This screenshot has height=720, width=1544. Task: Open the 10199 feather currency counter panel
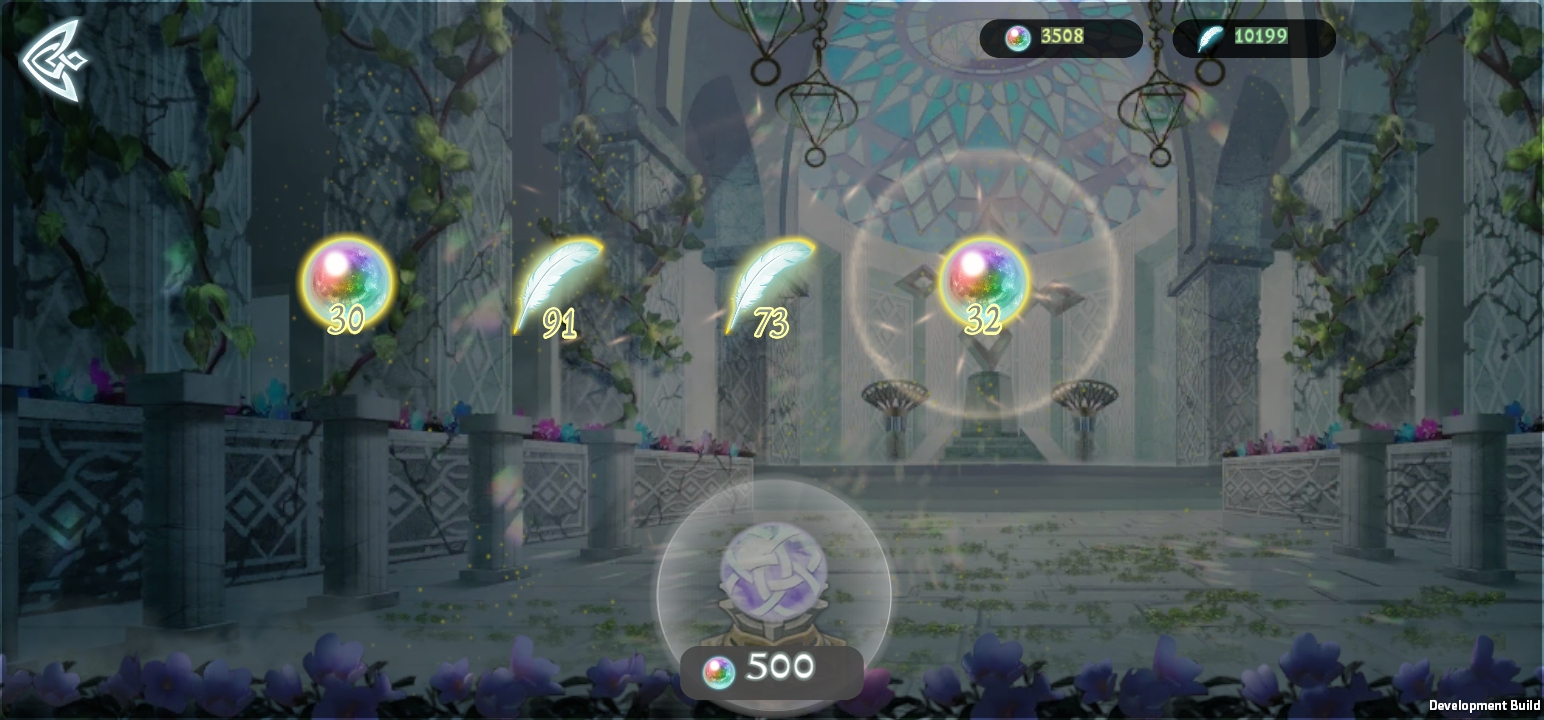1253,38
